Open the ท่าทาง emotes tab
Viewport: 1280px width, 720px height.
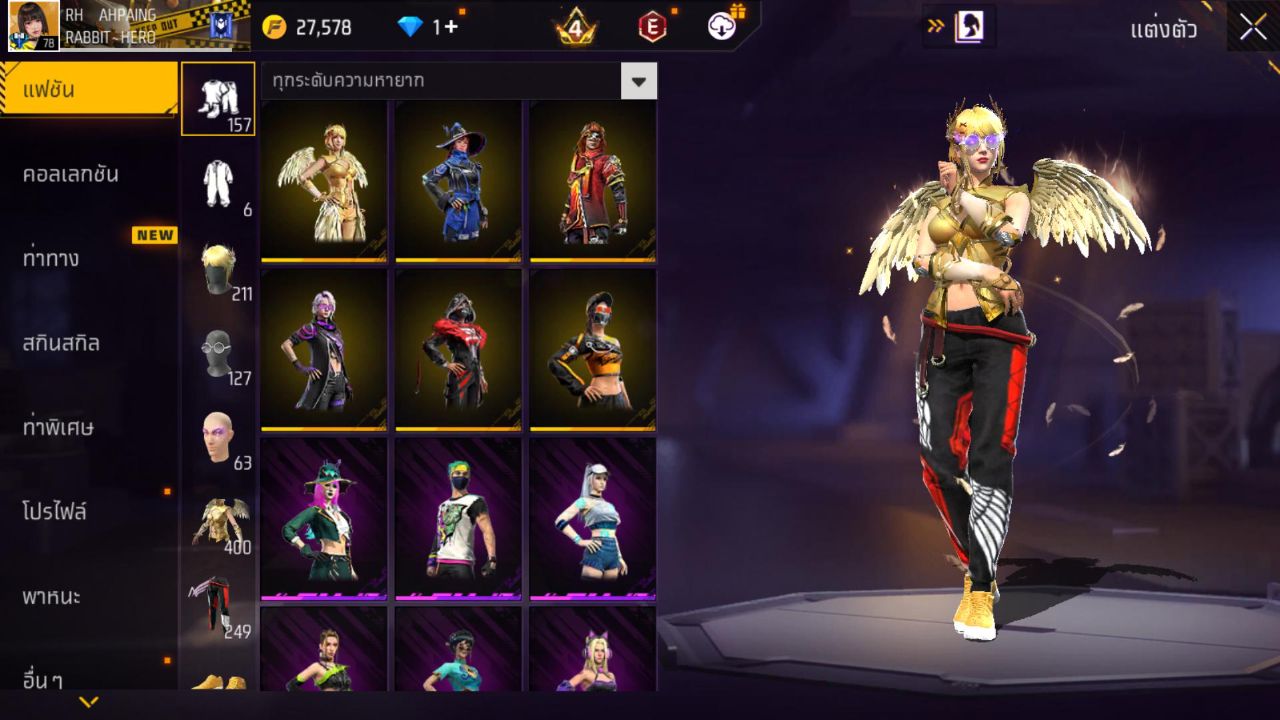point(51,258)
